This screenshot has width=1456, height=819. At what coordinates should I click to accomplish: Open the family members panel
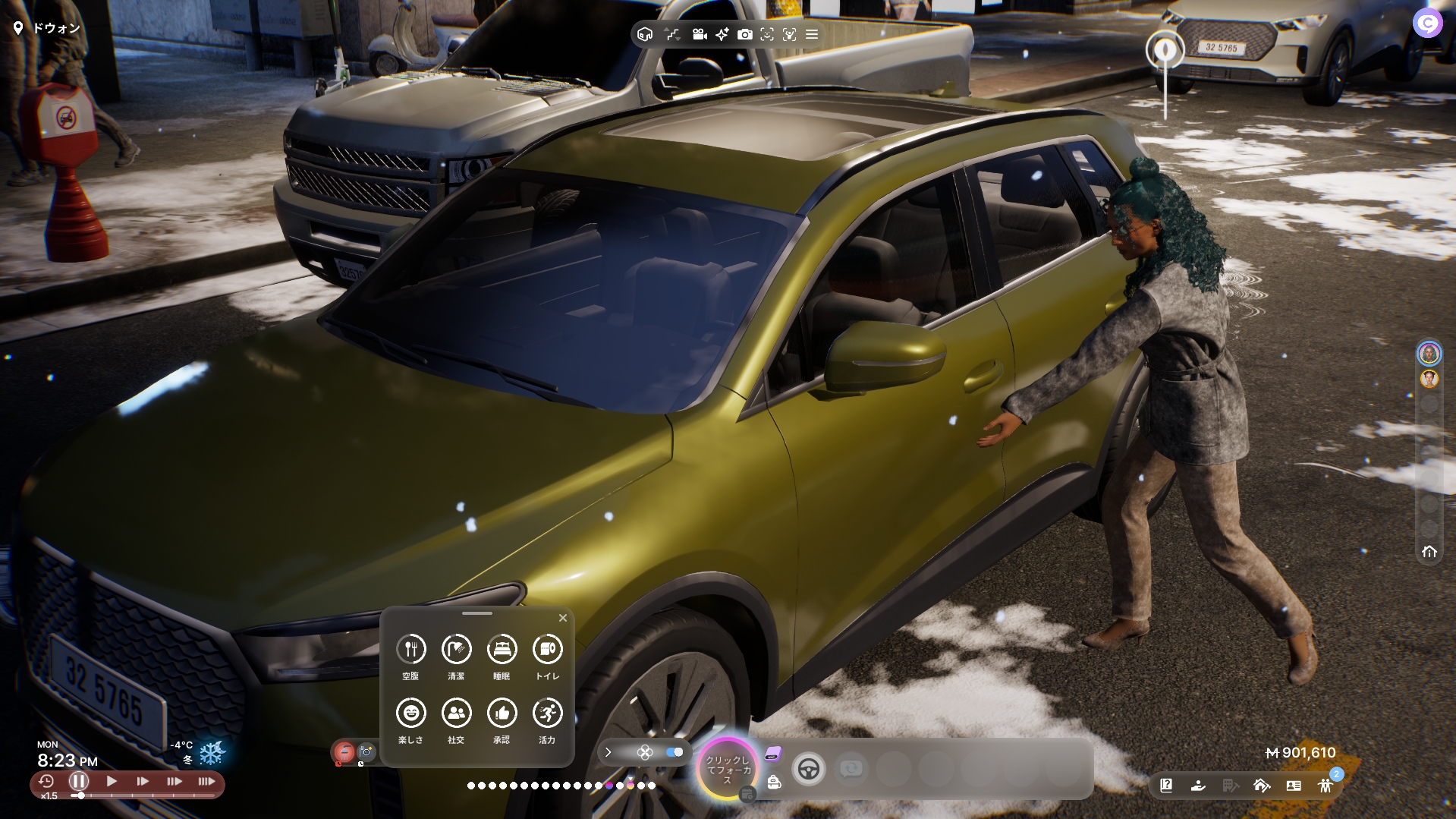click(1325, 786)
